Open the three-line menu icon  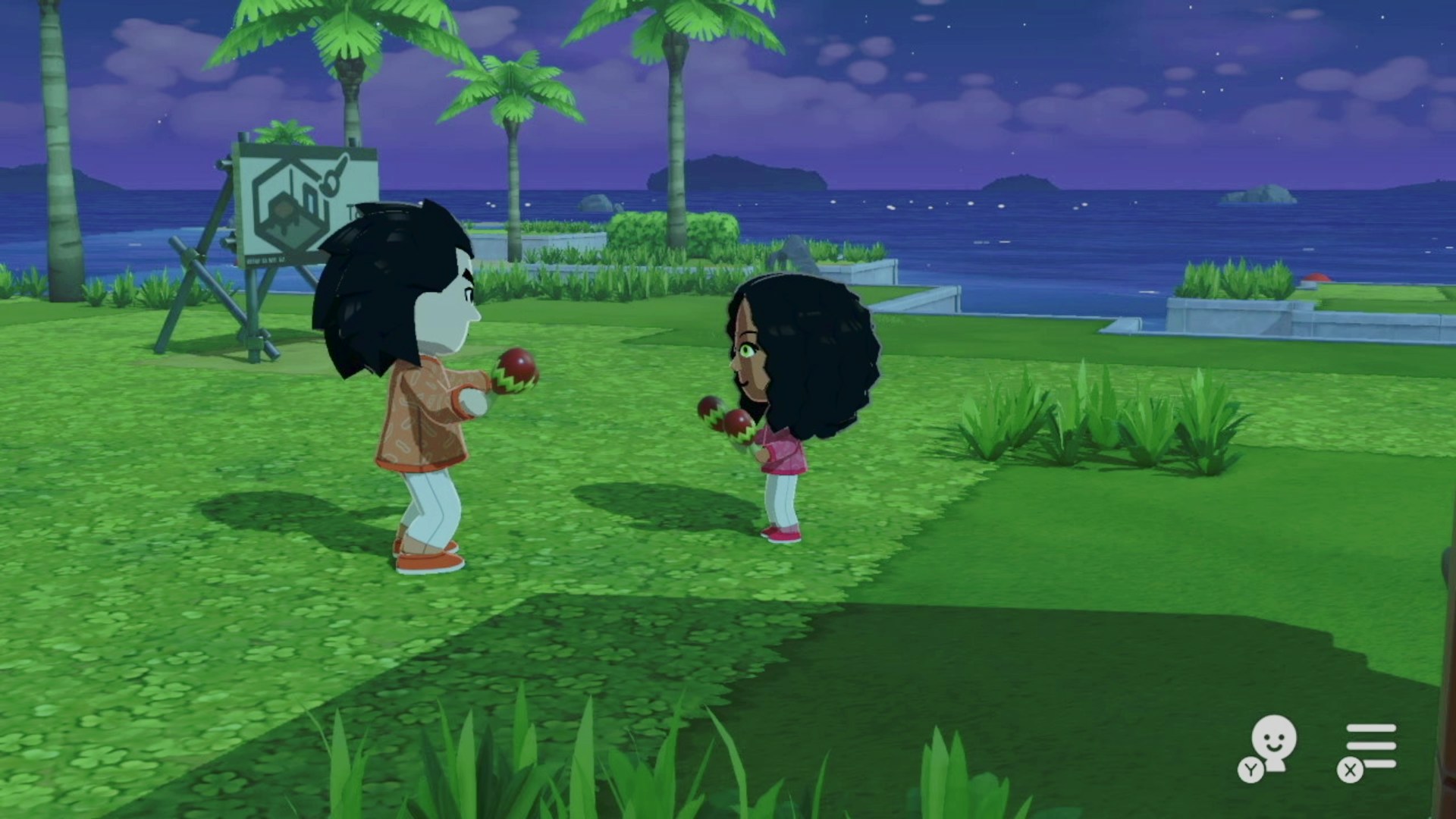click(1370, 745)
